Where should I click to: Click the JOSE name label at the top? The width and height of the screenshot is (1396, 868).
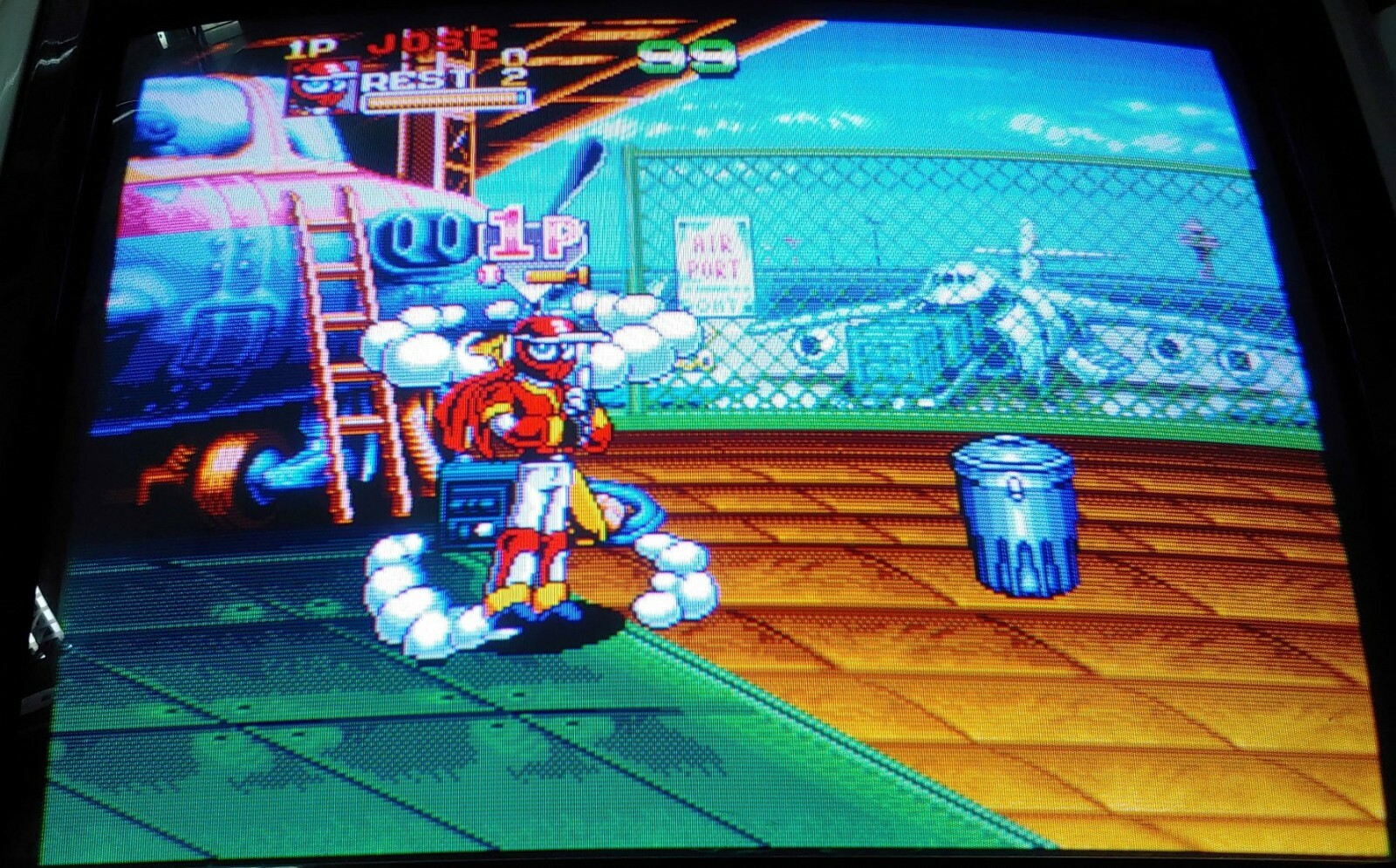[x=429, y=42]
